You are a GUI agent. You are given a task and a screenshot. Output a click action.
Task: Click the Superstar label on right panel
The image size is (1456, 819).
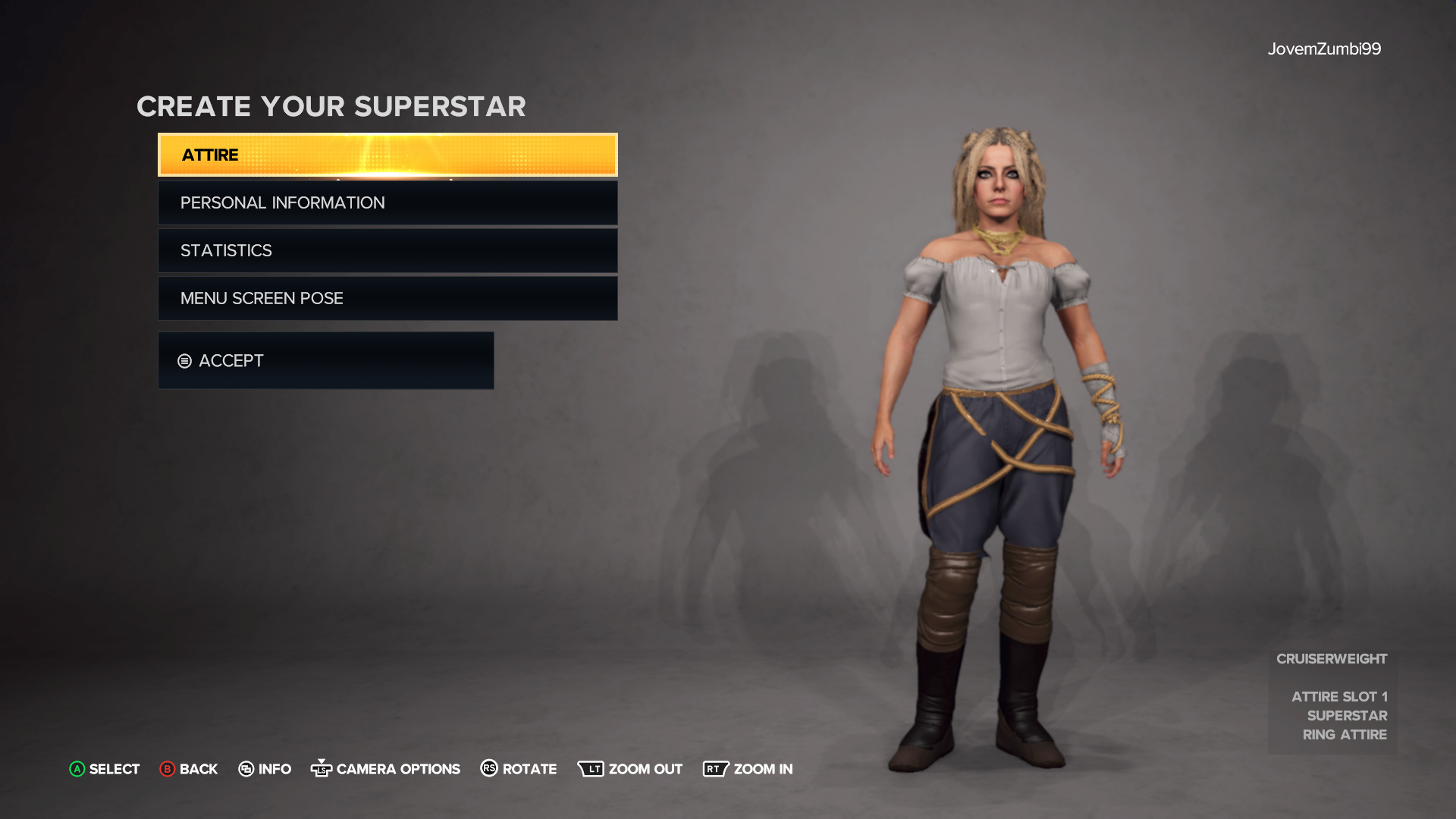coord(1347,715)
